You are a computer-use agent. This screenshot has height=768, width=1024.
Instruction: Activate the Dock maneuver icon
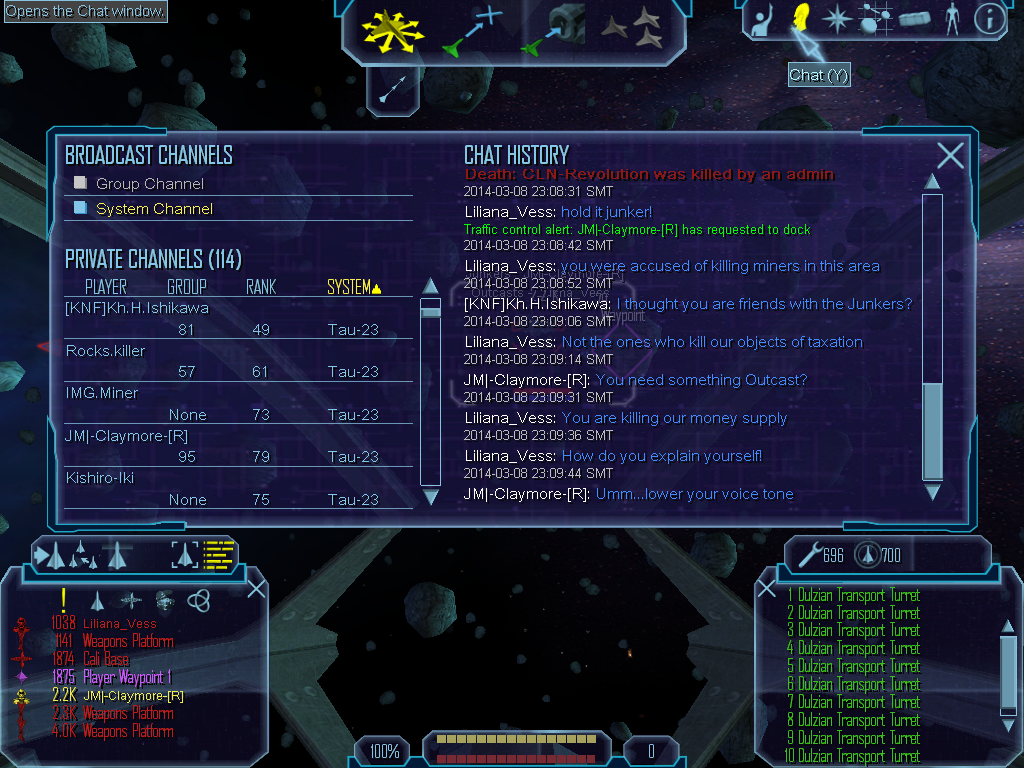click(553, 30)
